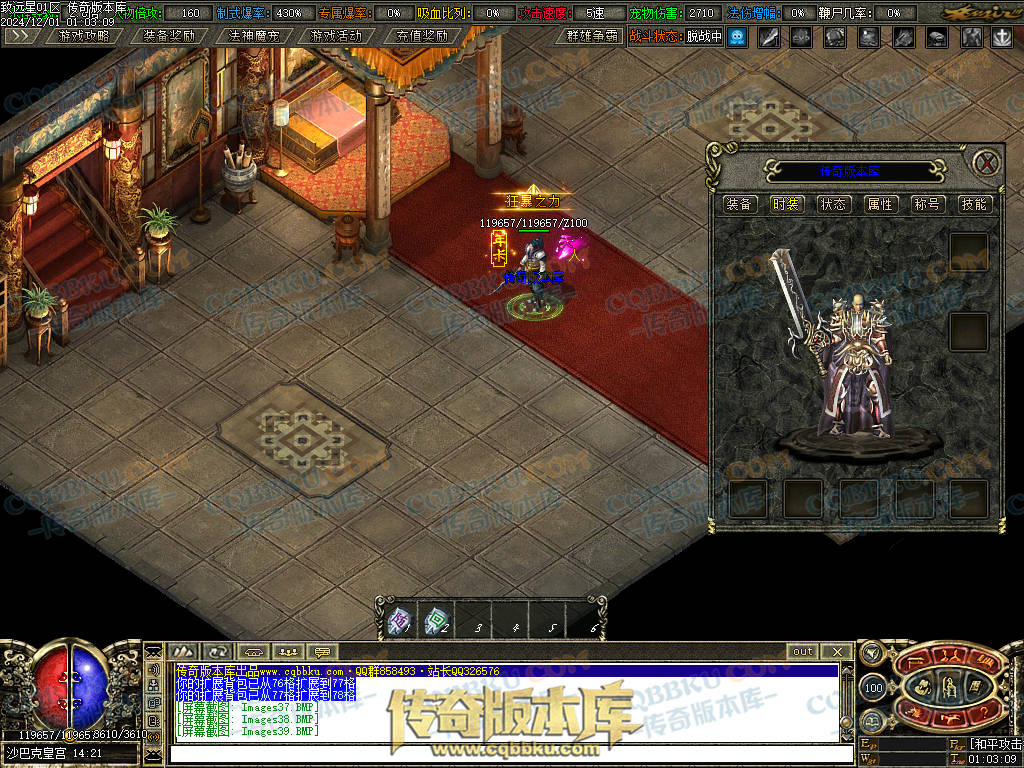1024x768 pixels.
Task: Open the 游戏攻略 game guide menu
Action: tap(85, 36)
